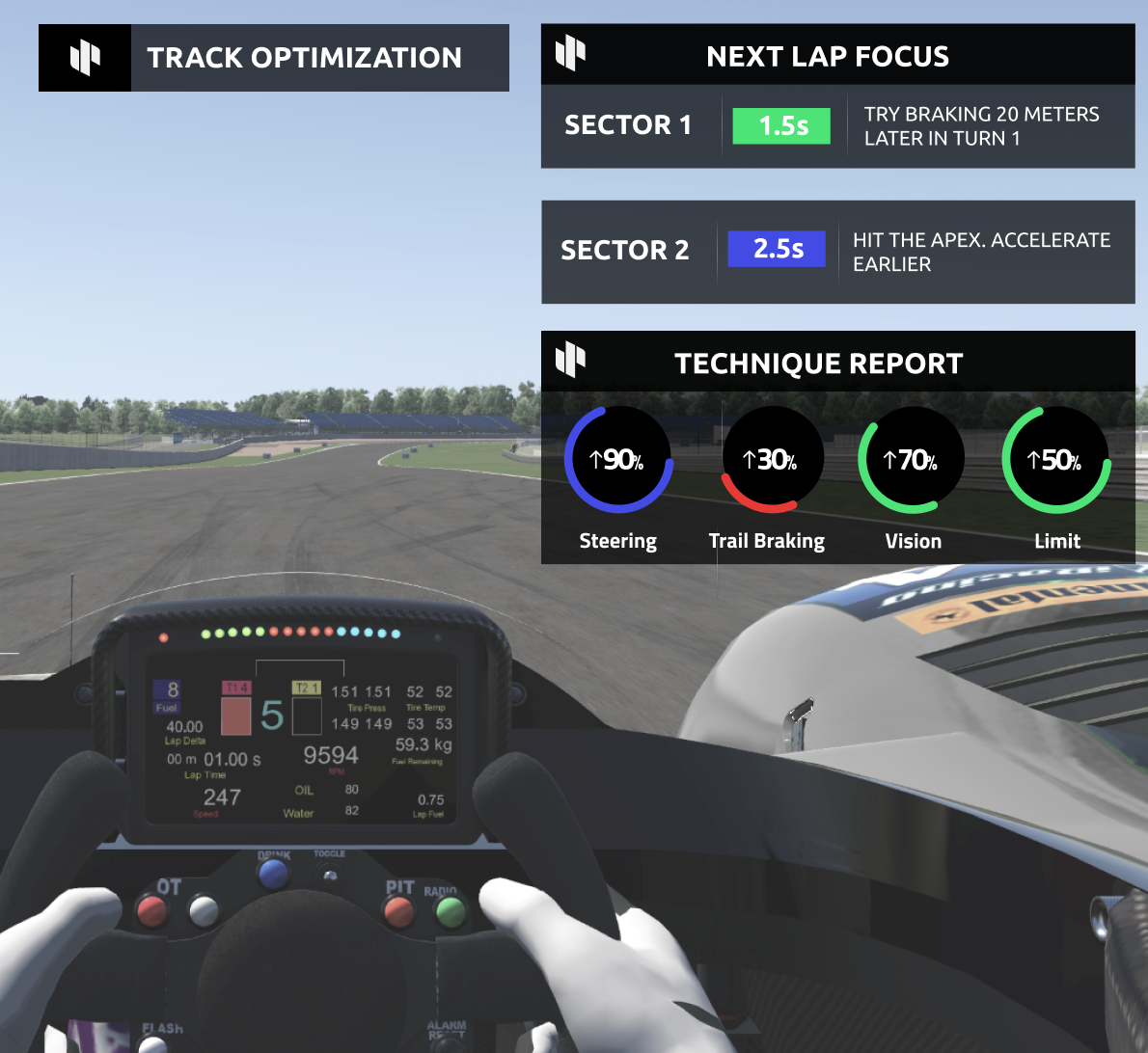Select the Sector 2 focus row

(837, 252)
